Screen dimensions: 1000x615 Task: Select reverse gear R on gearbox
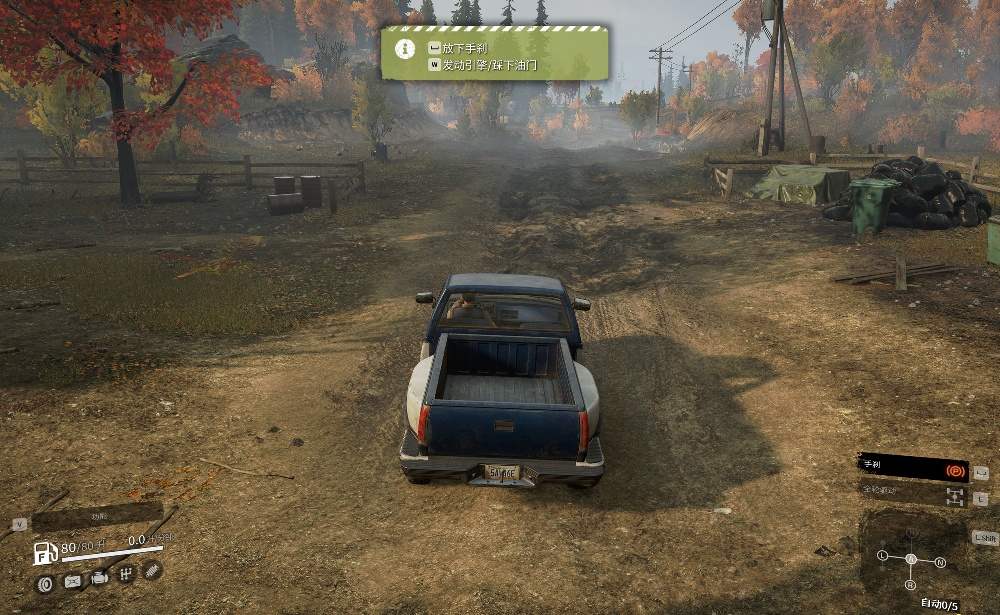(x=910, y=585)
